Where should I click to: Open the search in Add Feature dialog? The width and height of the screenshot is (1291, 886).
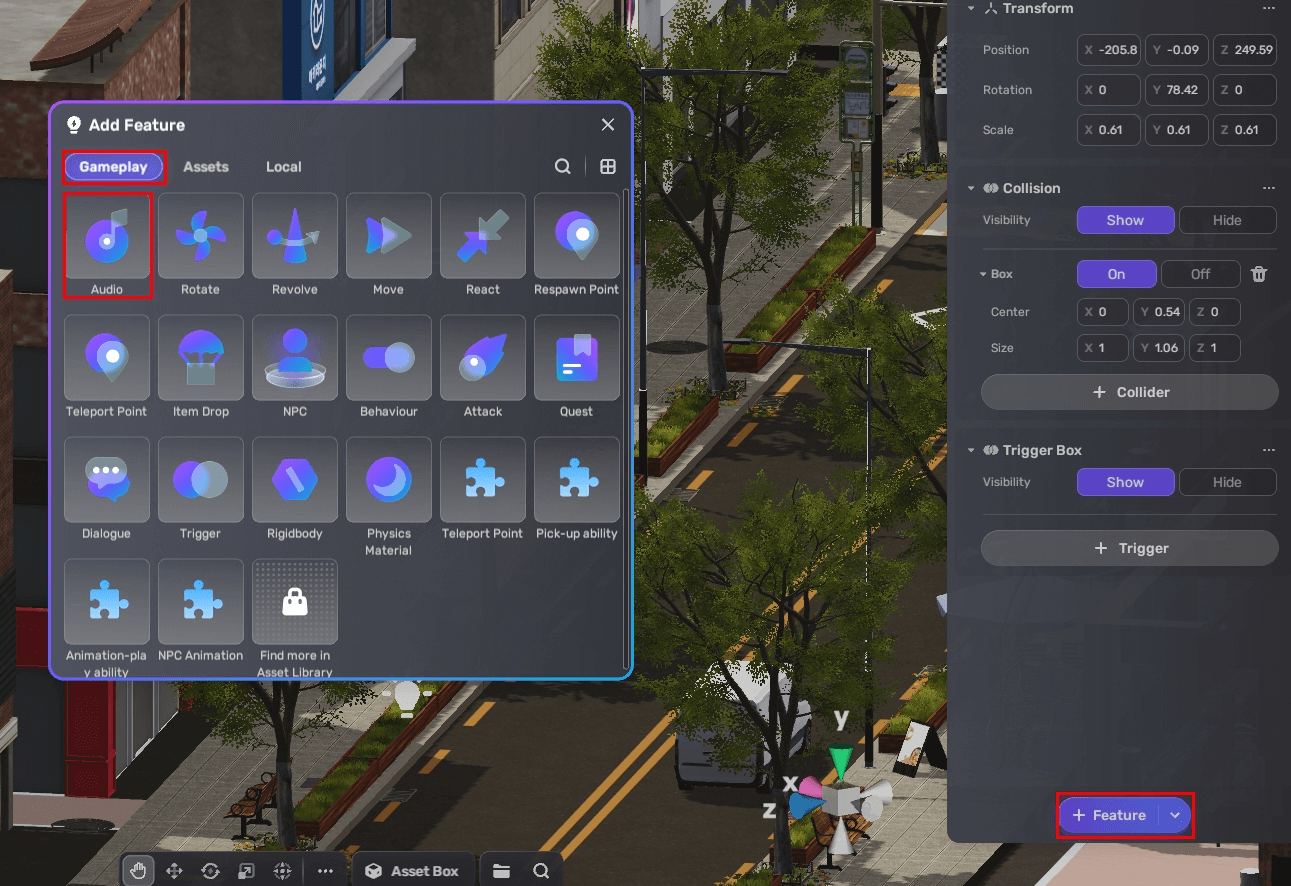pyautogui.click(x=562, y=166)
